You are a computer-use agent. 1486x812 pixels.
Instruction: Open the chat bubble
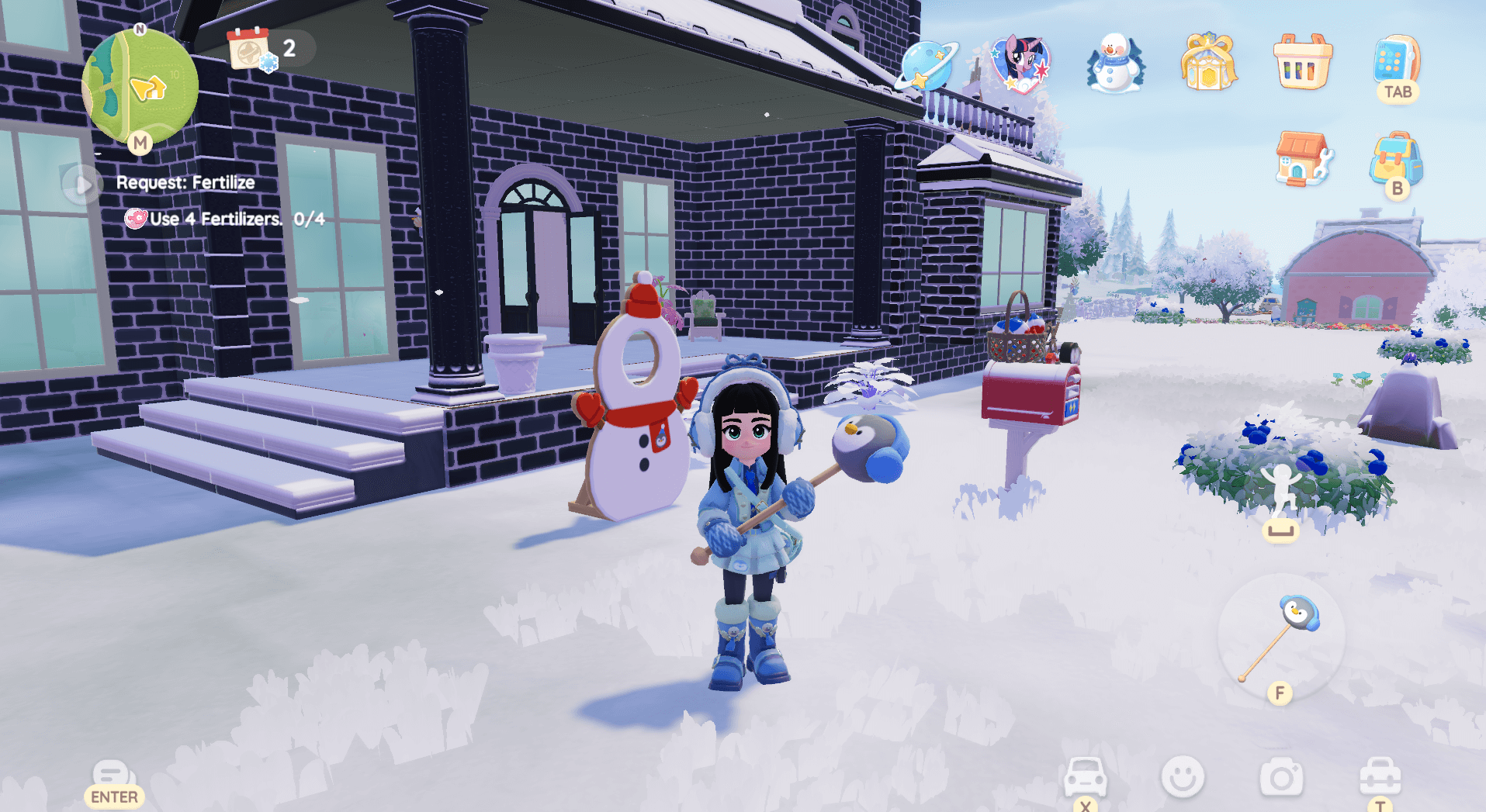(113, 776)
